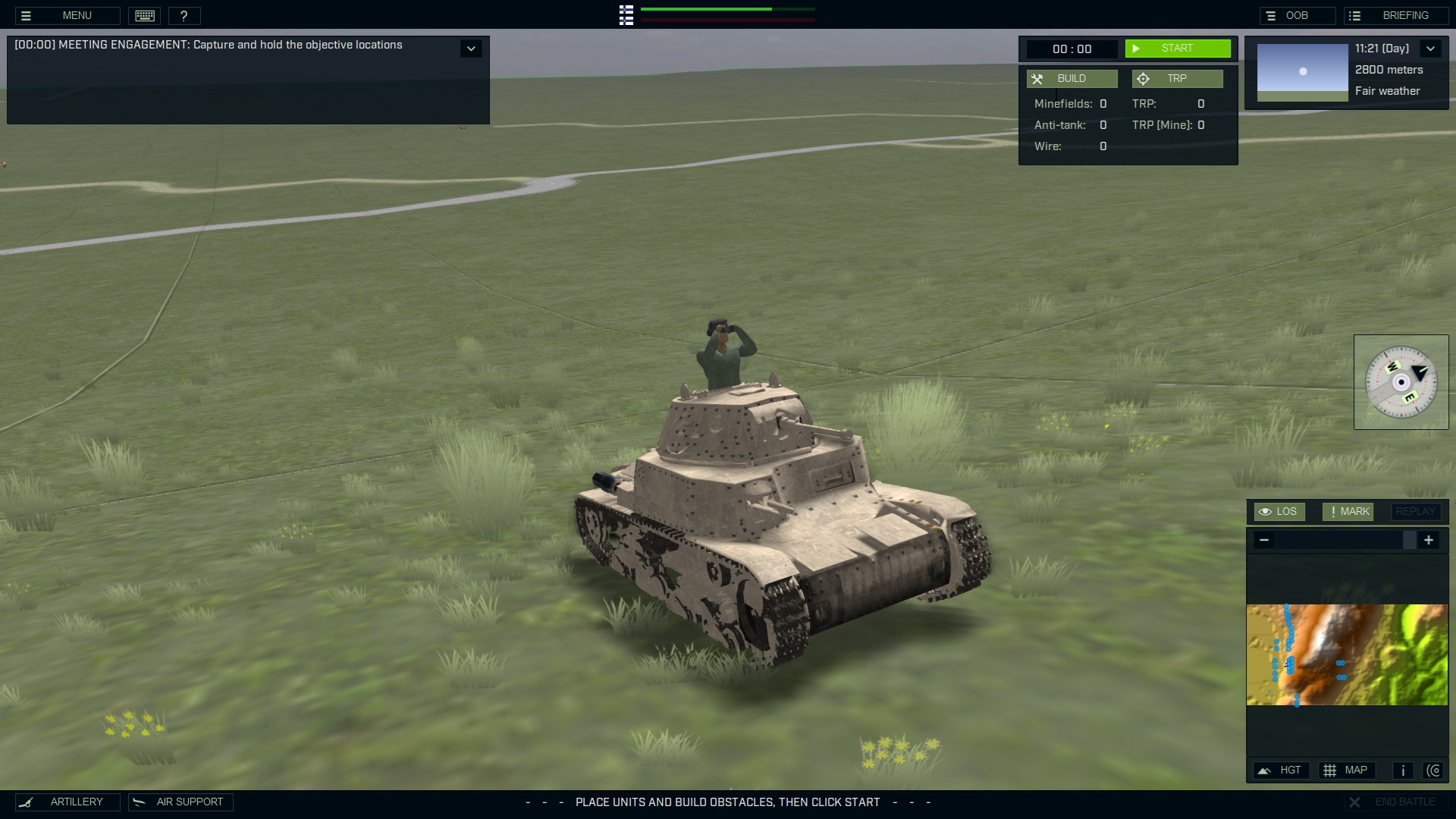1456x819 pixels.
Task: Adjust the minimap zoom slider
Action: (1410, 540)
